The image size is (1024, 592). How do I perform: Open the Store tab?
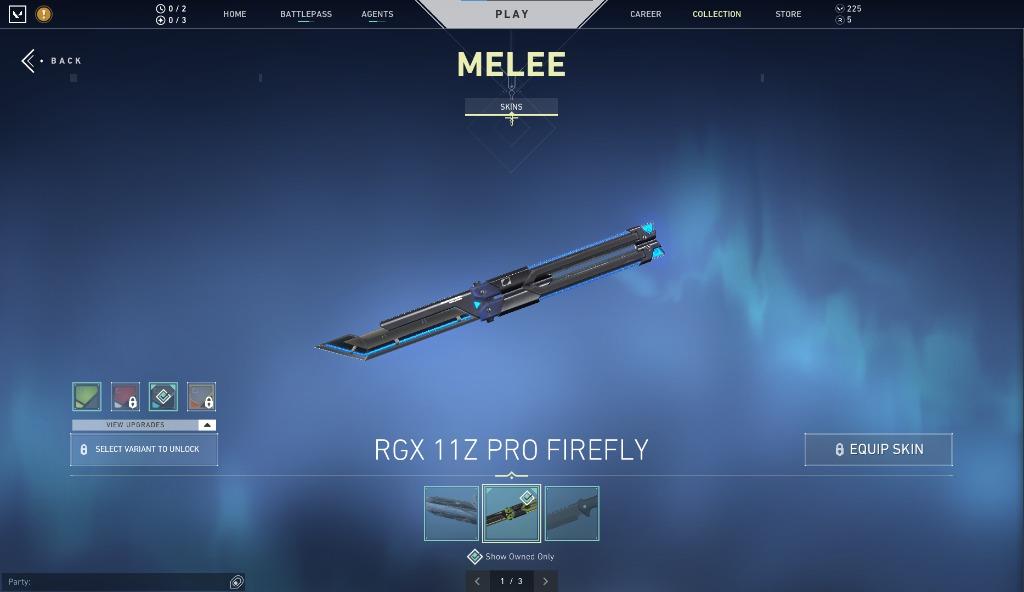tap(788, 14)
